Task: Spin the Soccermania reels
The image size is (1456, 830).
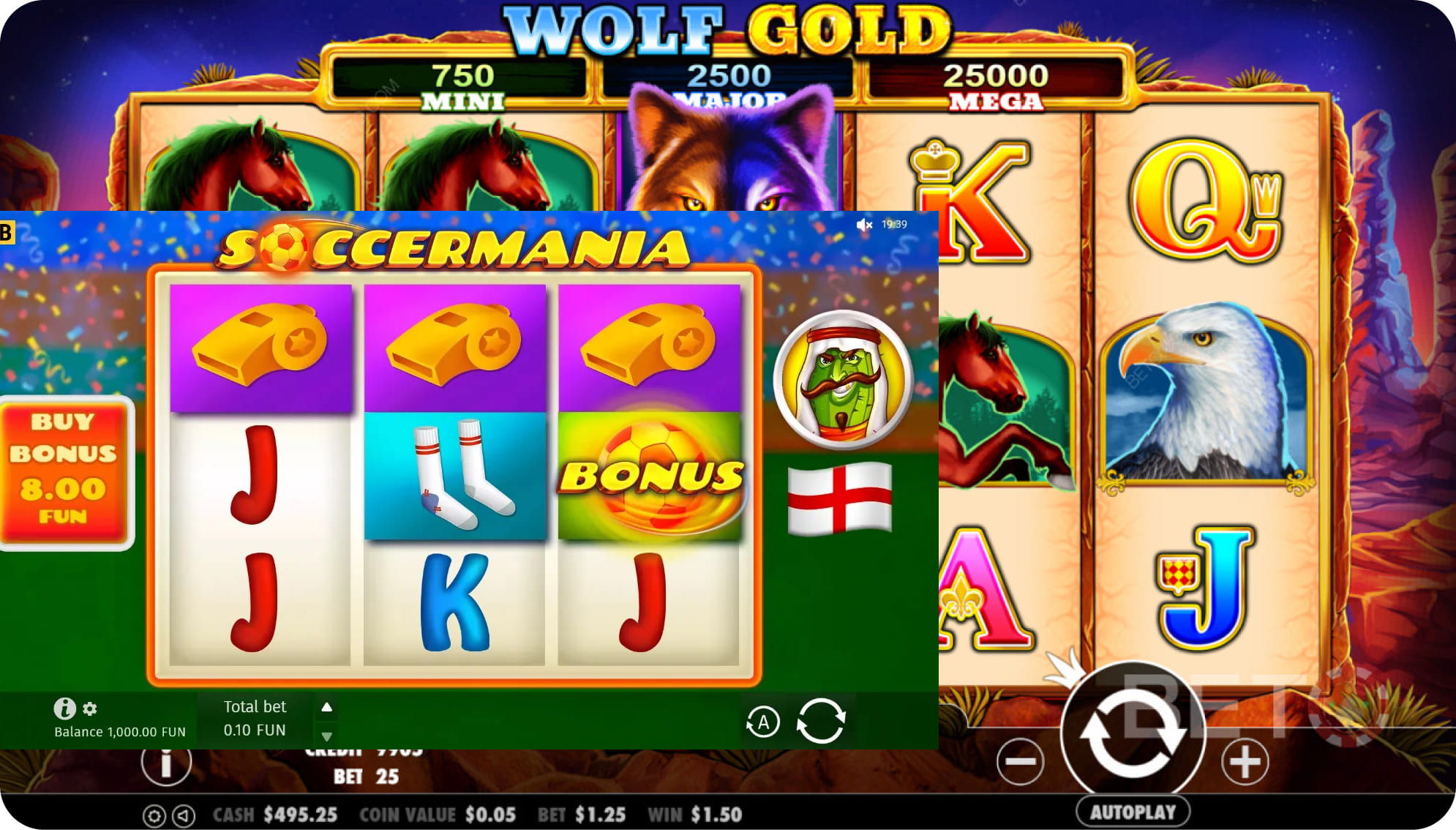Action: coord(821,721)
